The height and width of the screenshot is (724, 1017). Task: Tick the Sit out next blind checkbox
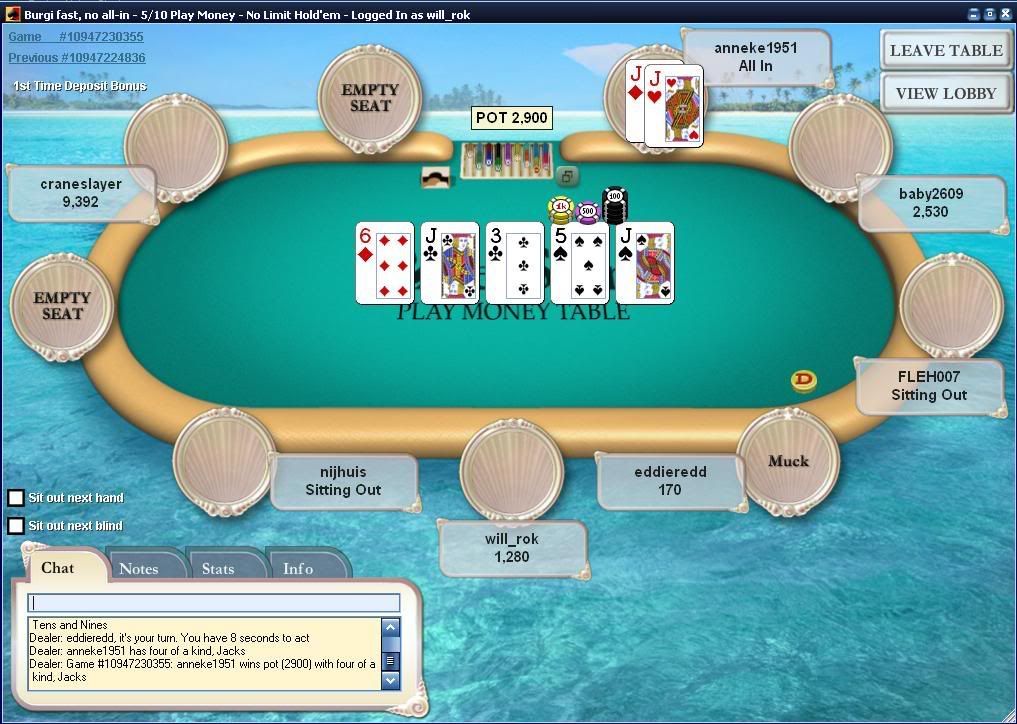tap(16, 526)
